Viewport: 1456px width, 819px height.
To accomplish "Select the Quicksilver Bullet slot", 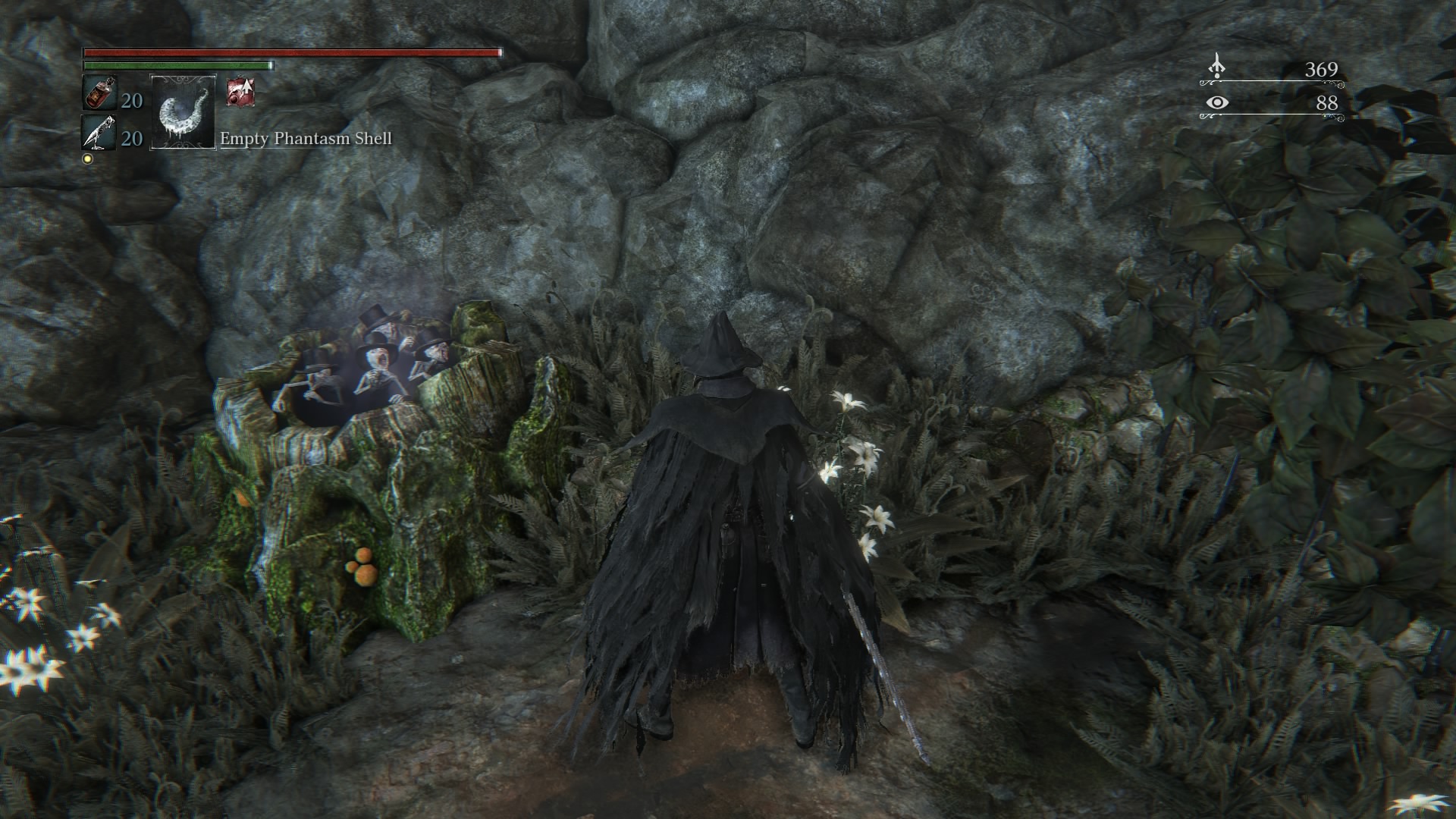I will coord(99,134).
